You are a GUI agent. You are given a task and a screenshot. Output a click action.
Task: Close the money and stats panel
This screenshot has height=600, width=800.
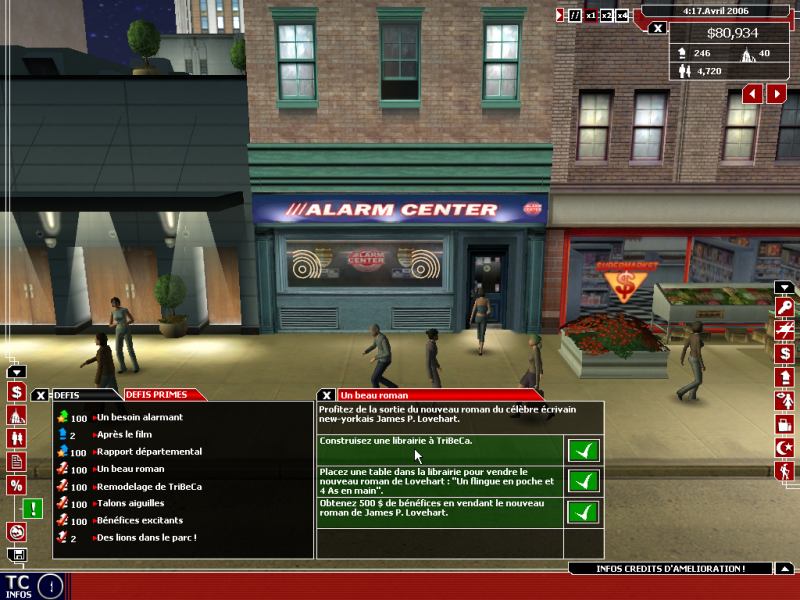657,28
